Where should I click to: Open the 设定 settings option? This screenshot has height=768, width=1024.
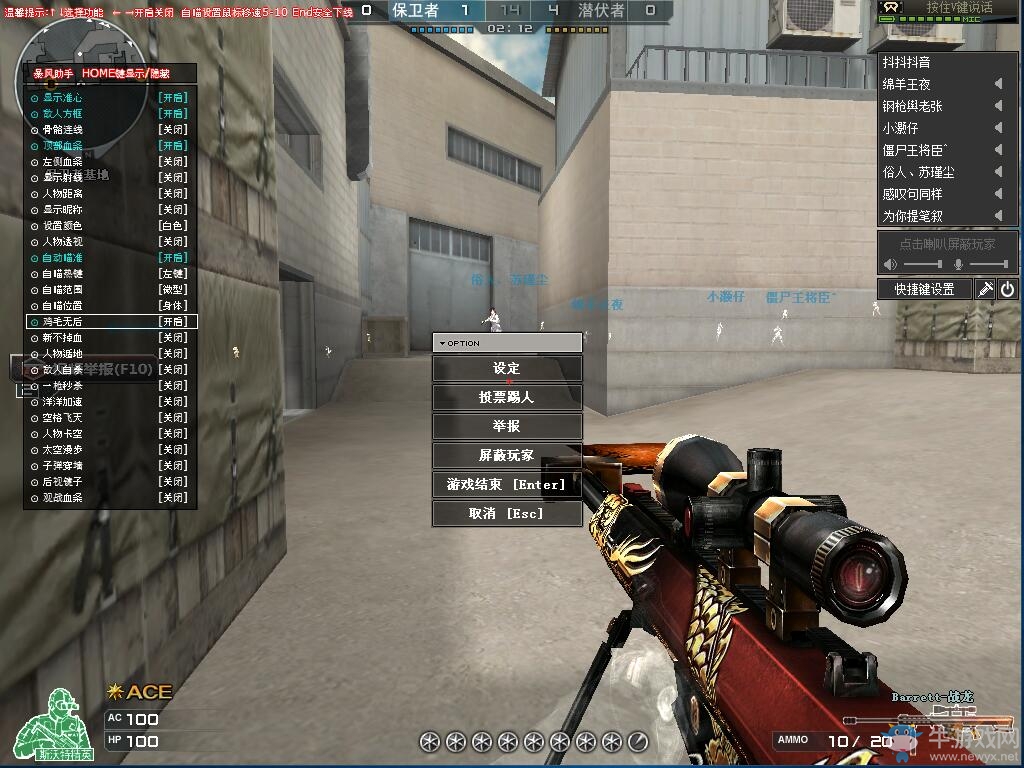click(507, 368)
